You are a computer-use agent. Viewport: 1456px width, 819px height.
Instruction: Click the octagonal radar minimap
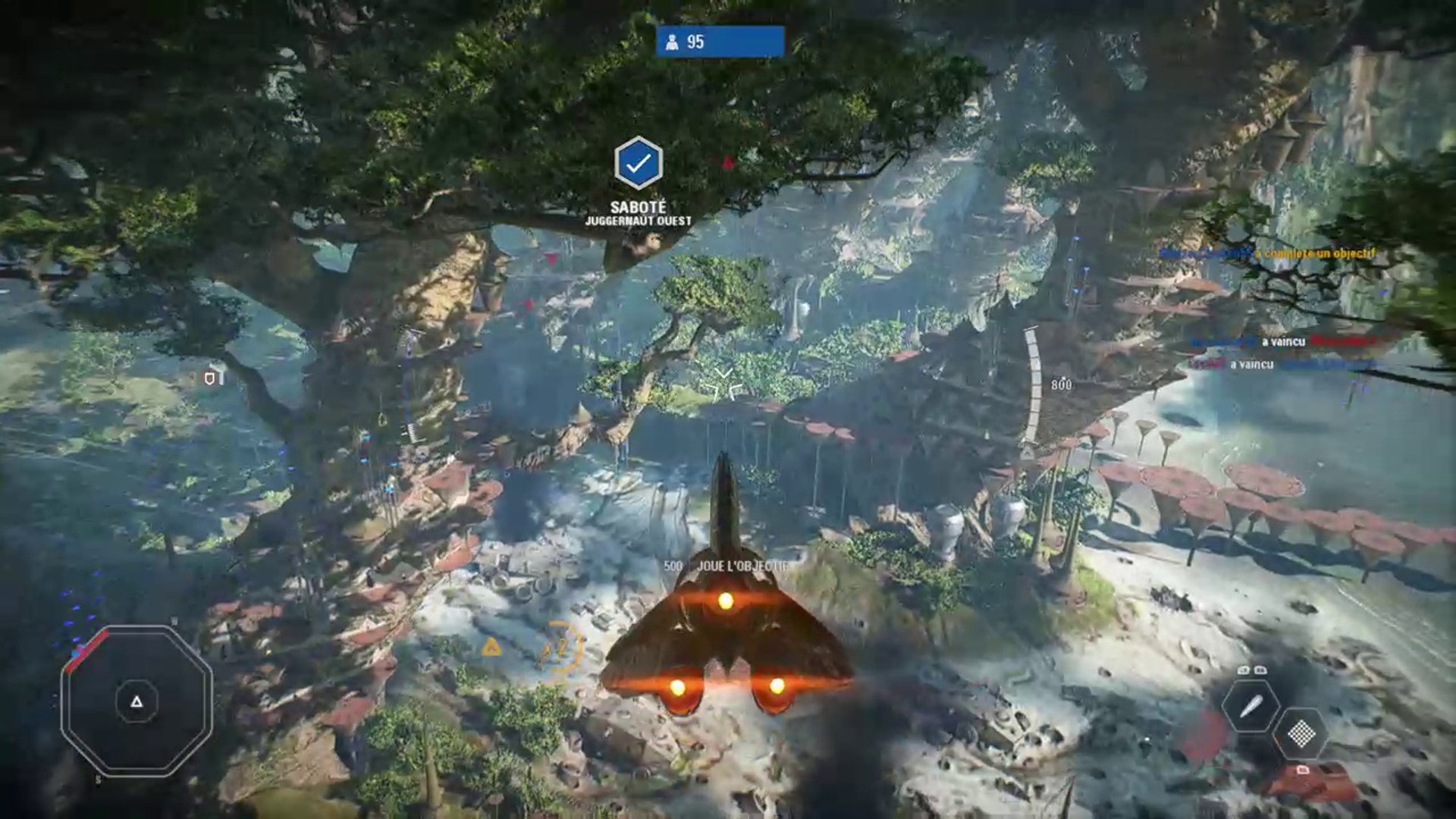click(136, 701)
